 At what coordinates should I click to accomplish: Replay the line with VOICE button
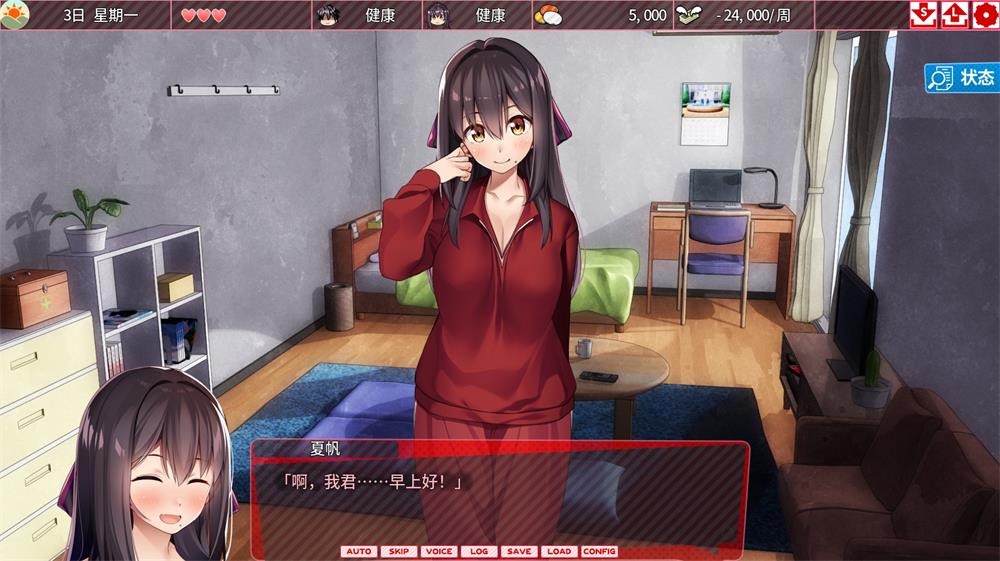tap(439, 551)
